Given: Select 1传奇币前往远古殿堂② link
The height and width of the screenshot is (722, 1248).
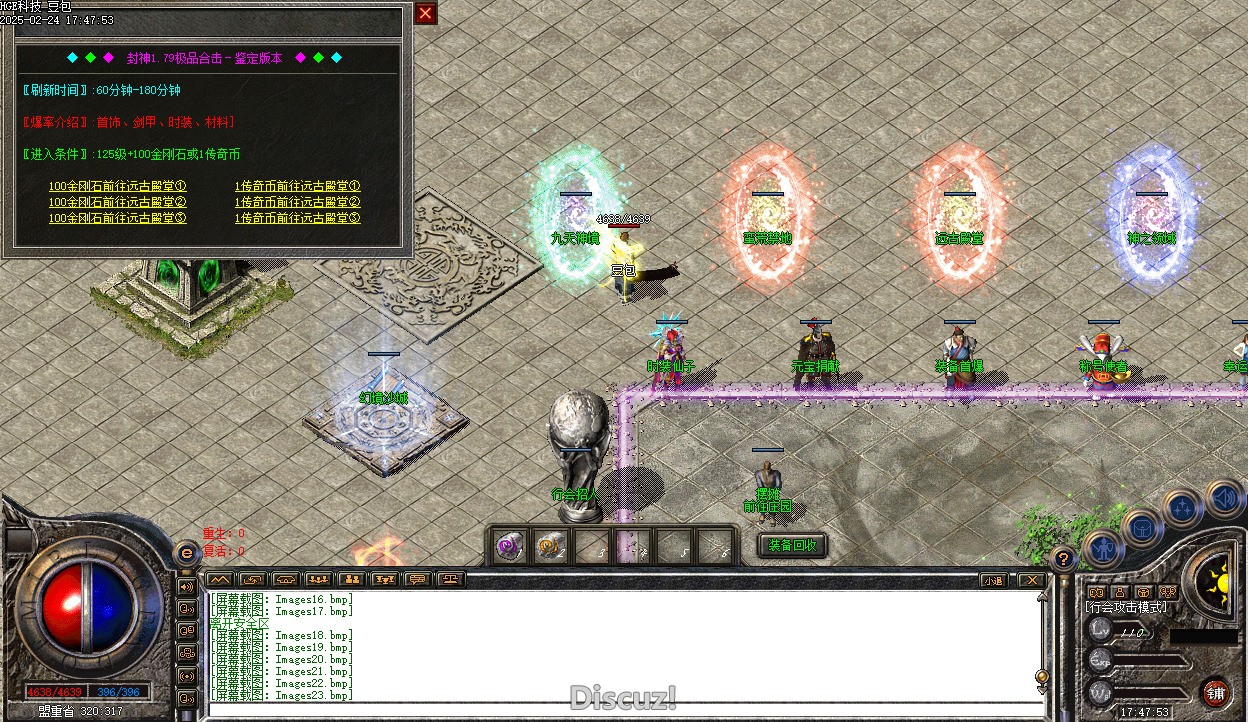Looking at the screenshot, I should pos(298,202).
